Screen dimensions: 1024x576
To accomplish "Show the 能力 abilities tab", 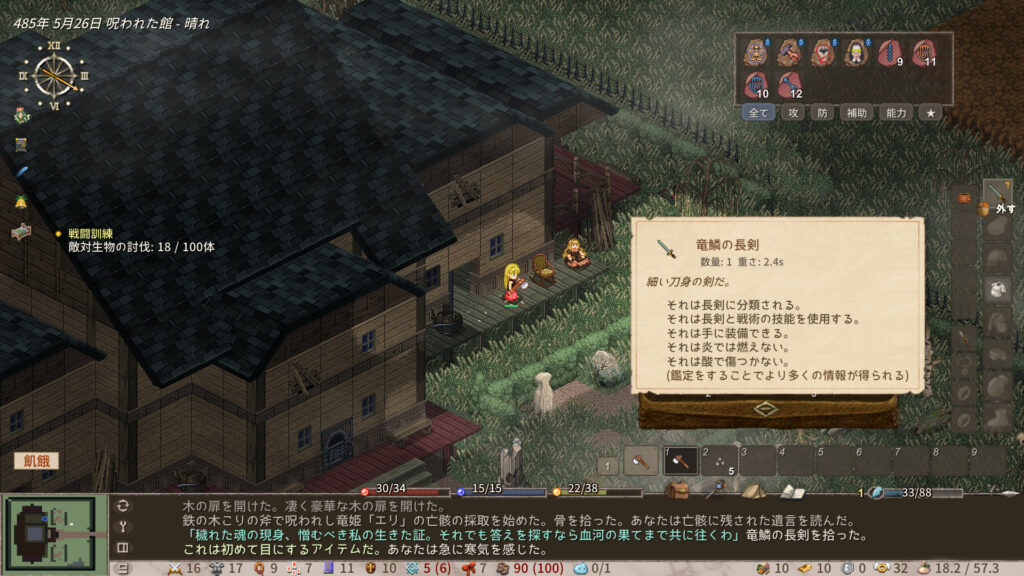I will point(896,113).
